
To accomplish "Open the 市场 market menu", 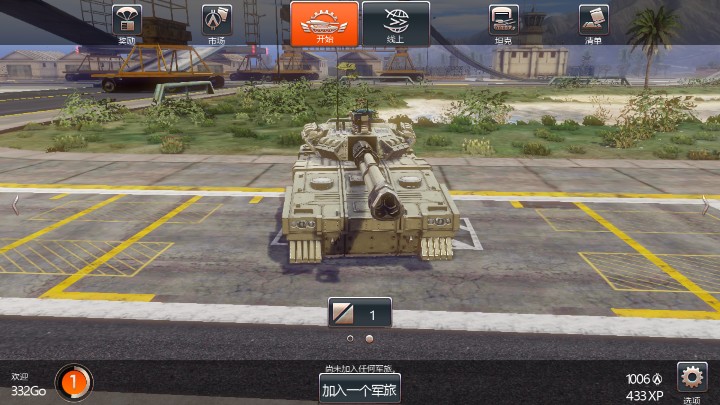I will [216, 22].
